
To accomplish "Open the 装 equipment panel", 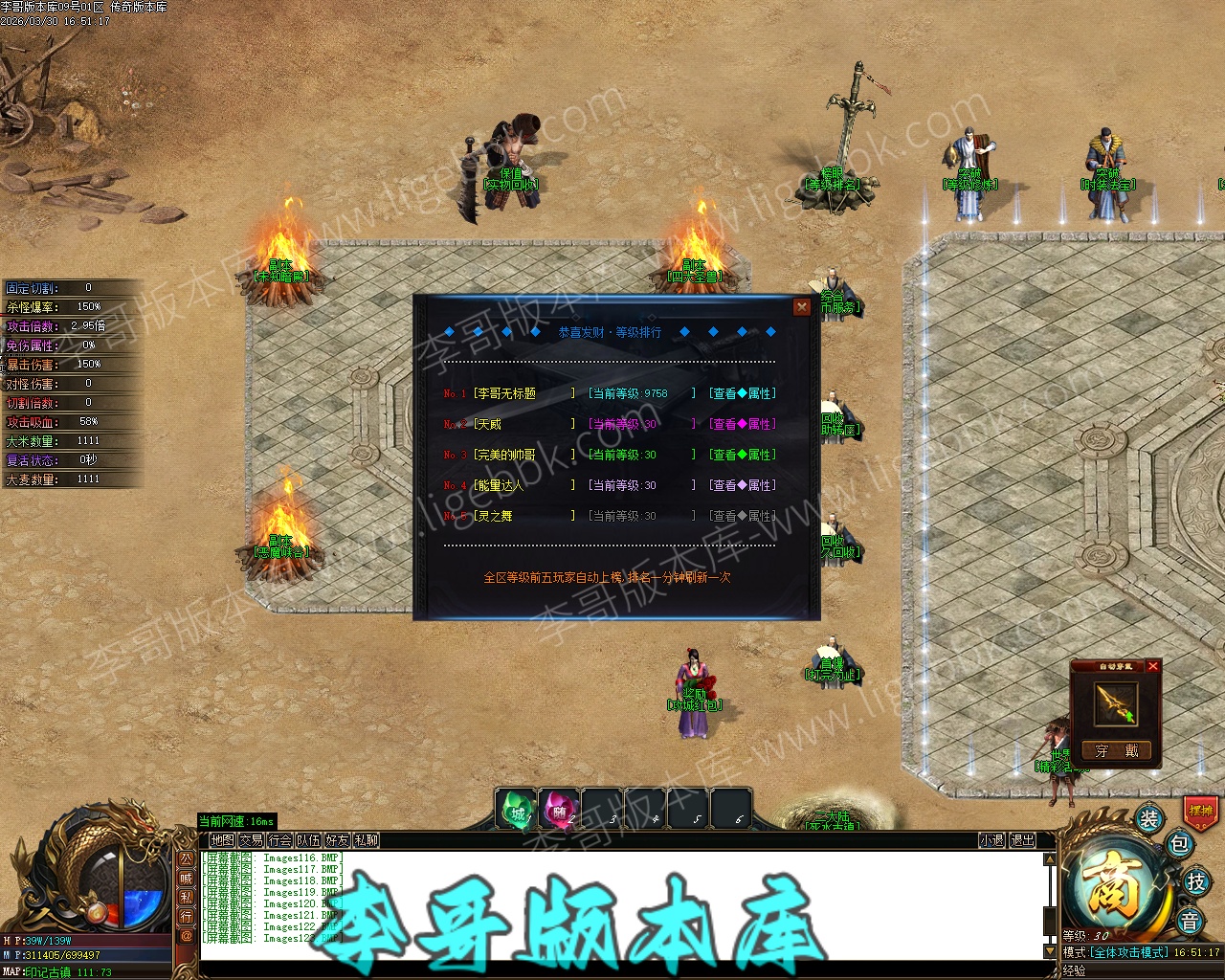I will point(1149,818).
